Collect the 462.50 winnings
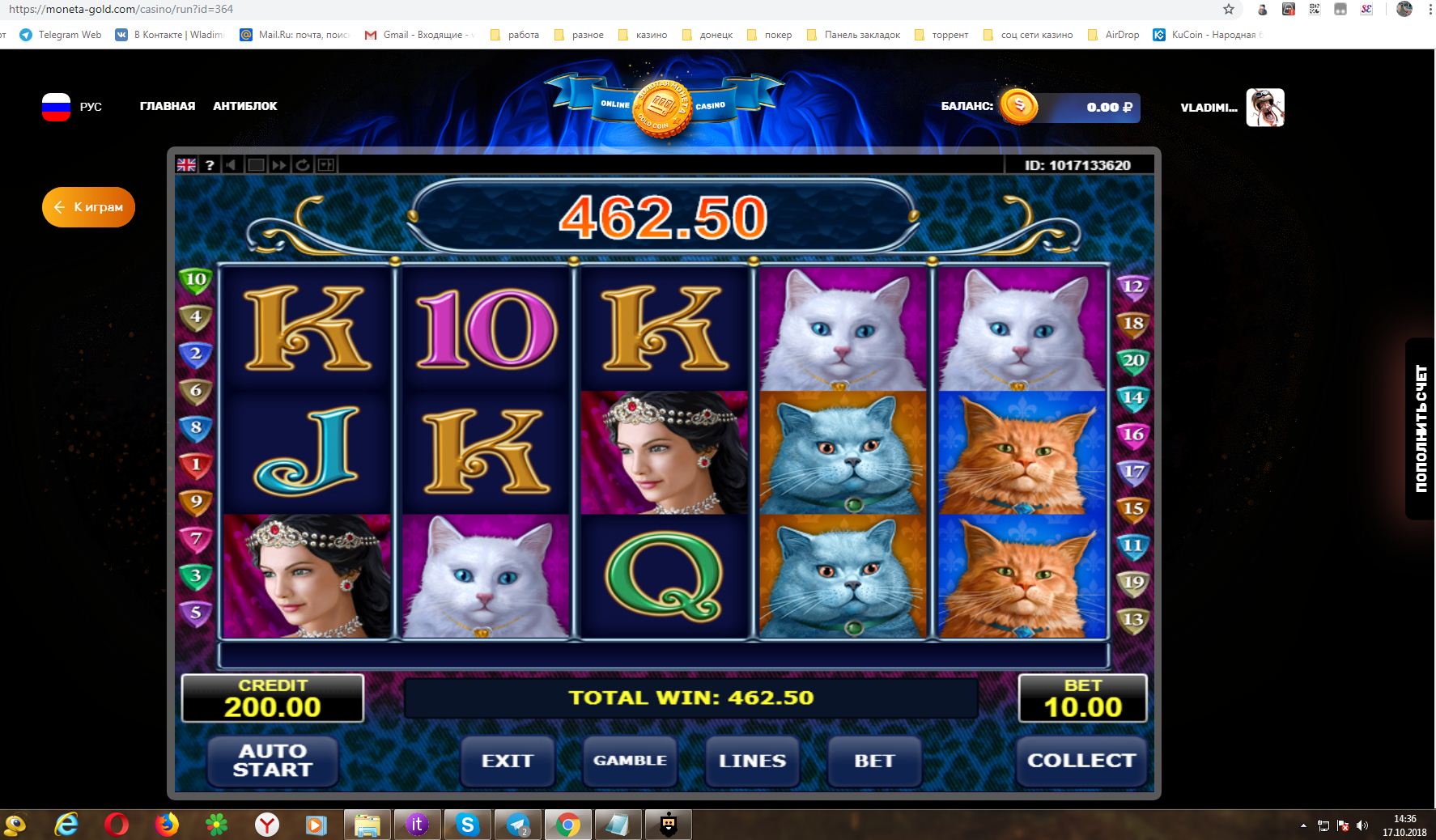 1081,761
